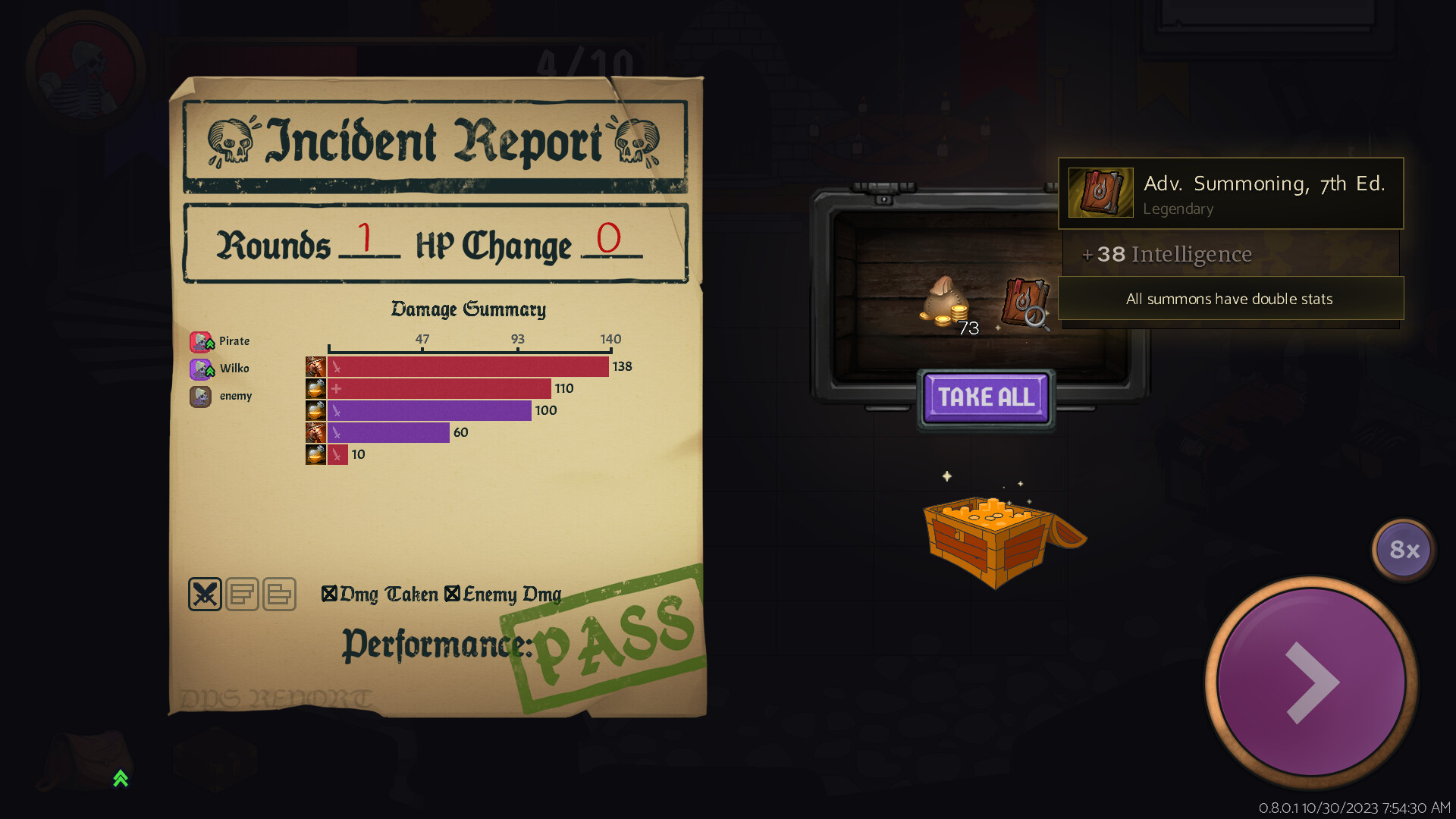
Task: Uncheck the Dmg Taken checkbox
Action: 329,594
